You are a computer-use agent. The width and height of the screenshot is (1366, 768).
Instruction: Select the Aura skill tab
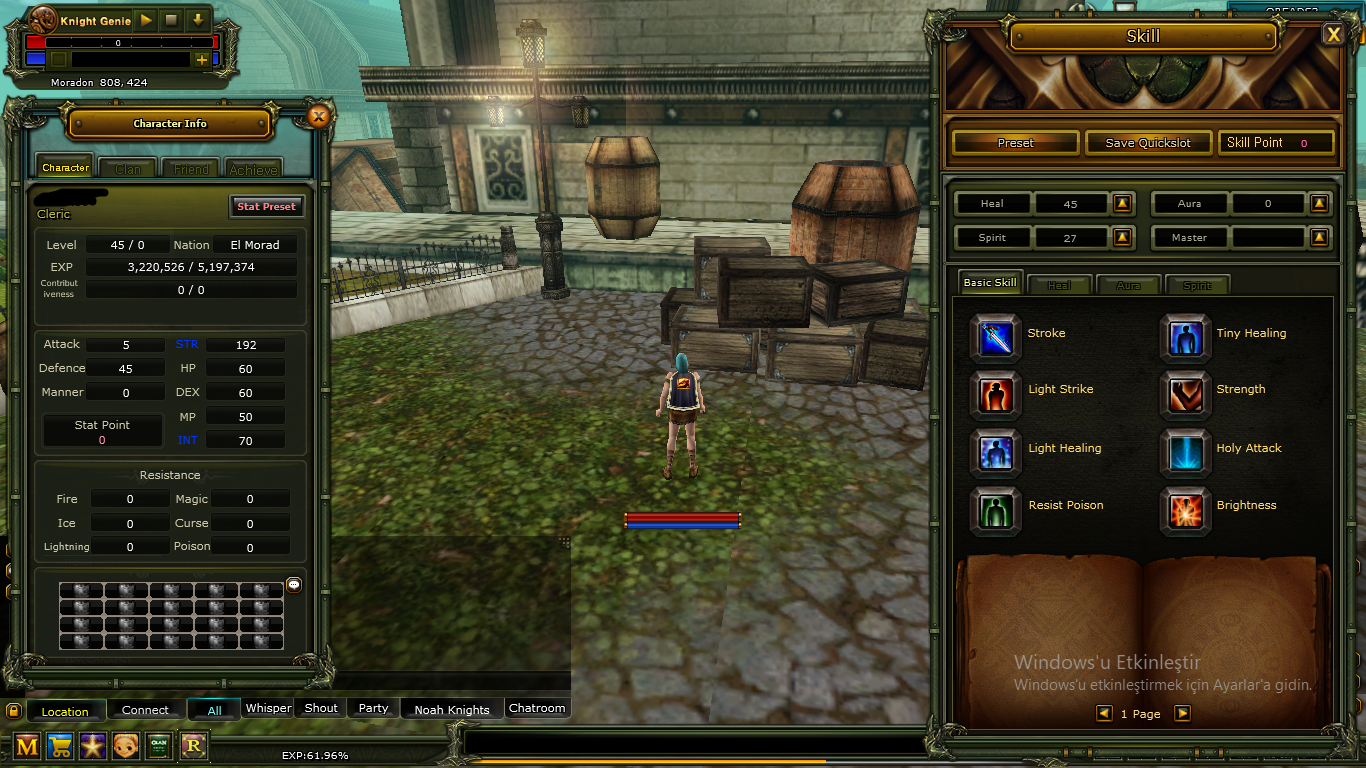[x=1128, y=285]
